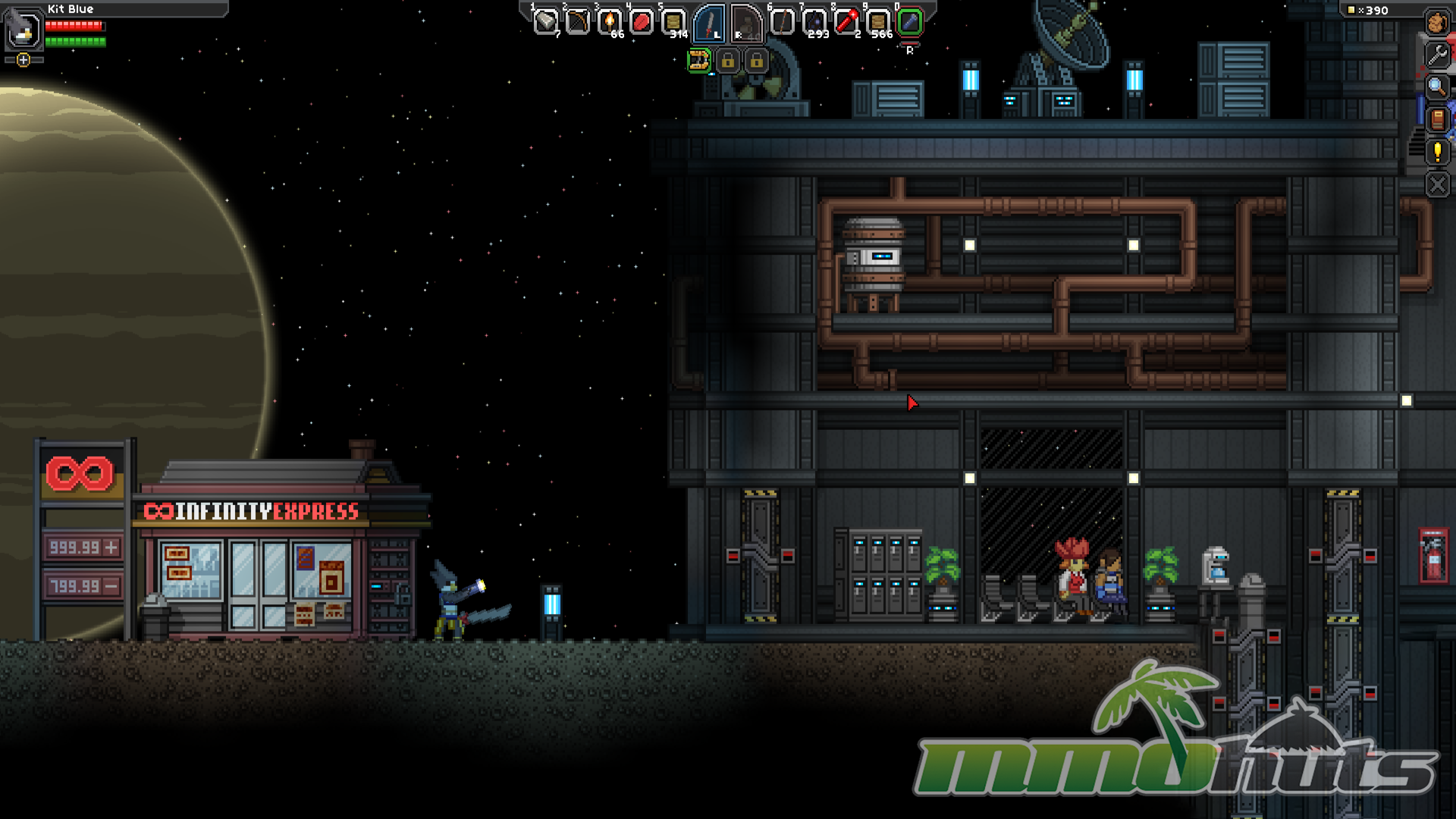Activate the magnifying glass inspect tool
The height and width of the screenshot is (819, 1456).
1437,86
